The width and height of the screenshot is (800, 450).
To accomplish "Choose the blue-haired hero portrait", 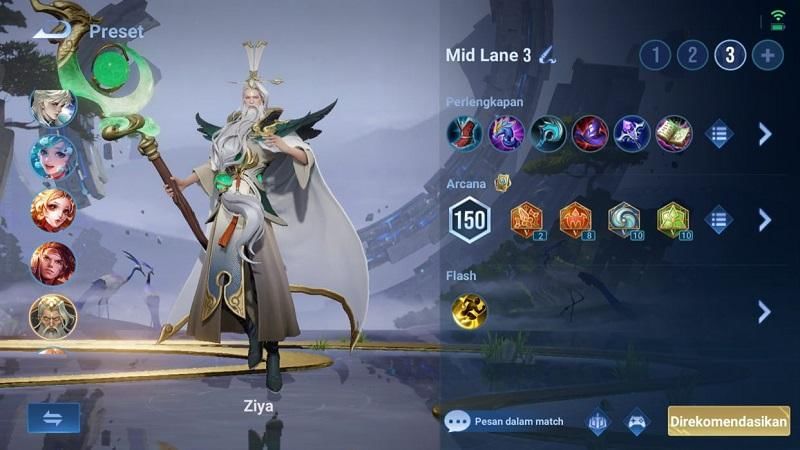I will point(52,157).
